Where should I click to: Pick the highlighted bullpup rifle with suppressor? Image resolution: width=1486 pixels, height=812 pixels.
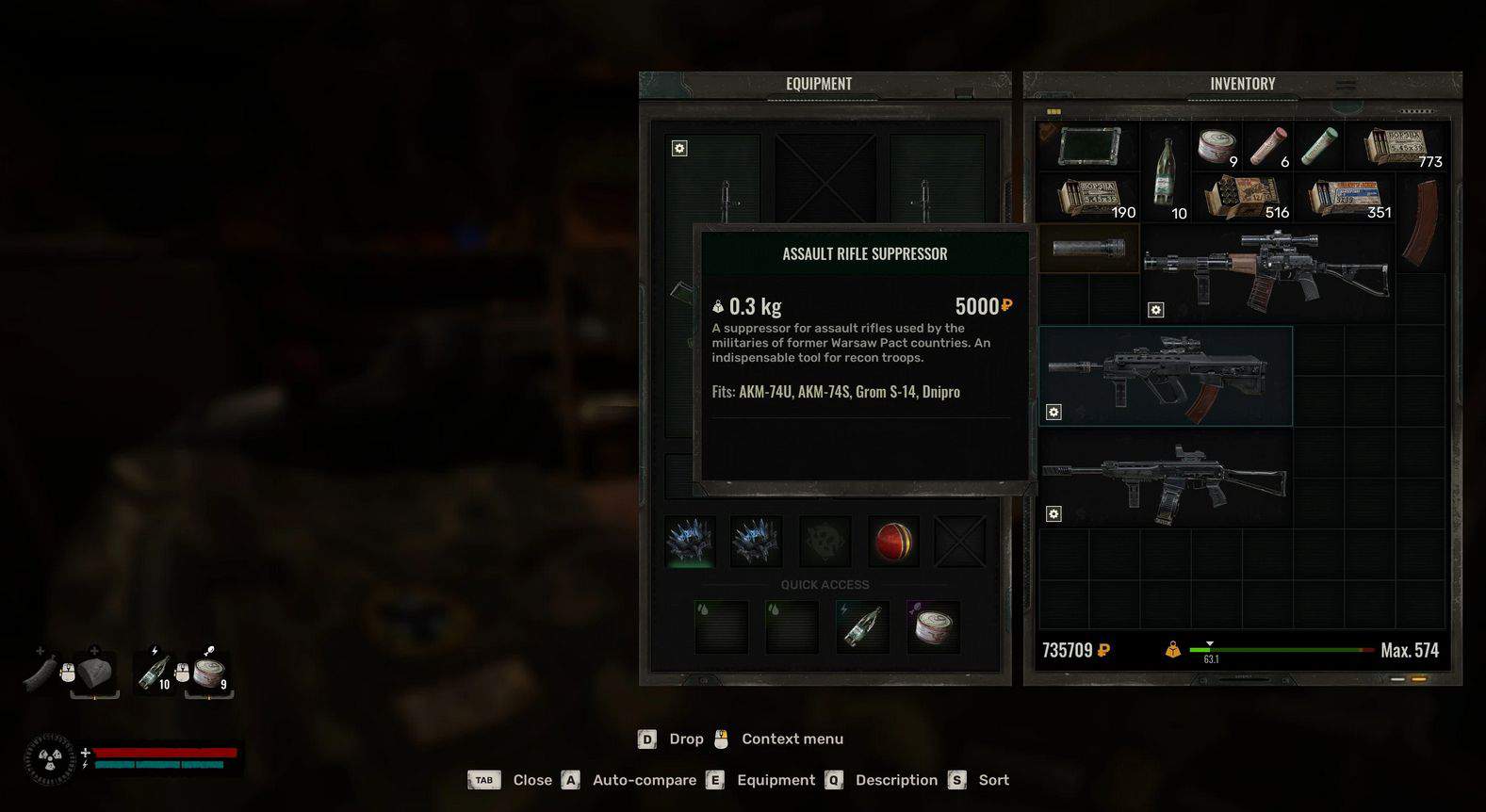(x=1165, y=375)
